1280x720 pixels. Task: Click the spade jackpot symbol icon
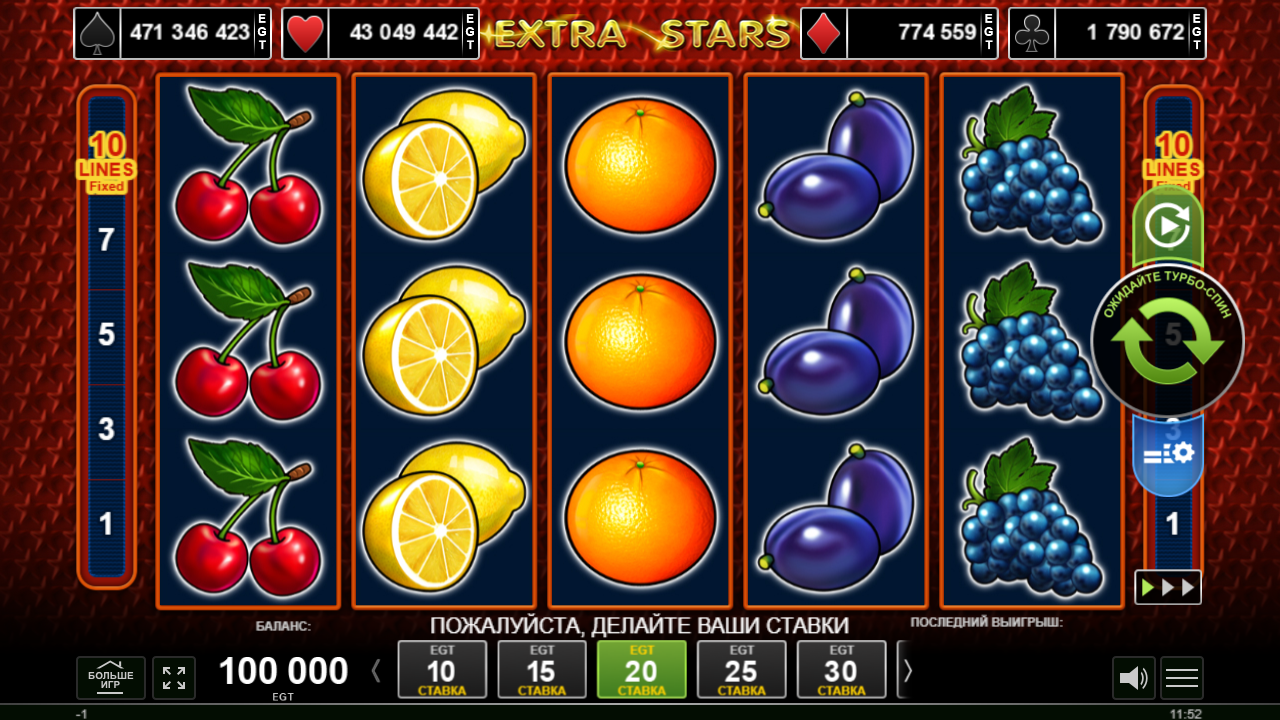tap(96, 33)
